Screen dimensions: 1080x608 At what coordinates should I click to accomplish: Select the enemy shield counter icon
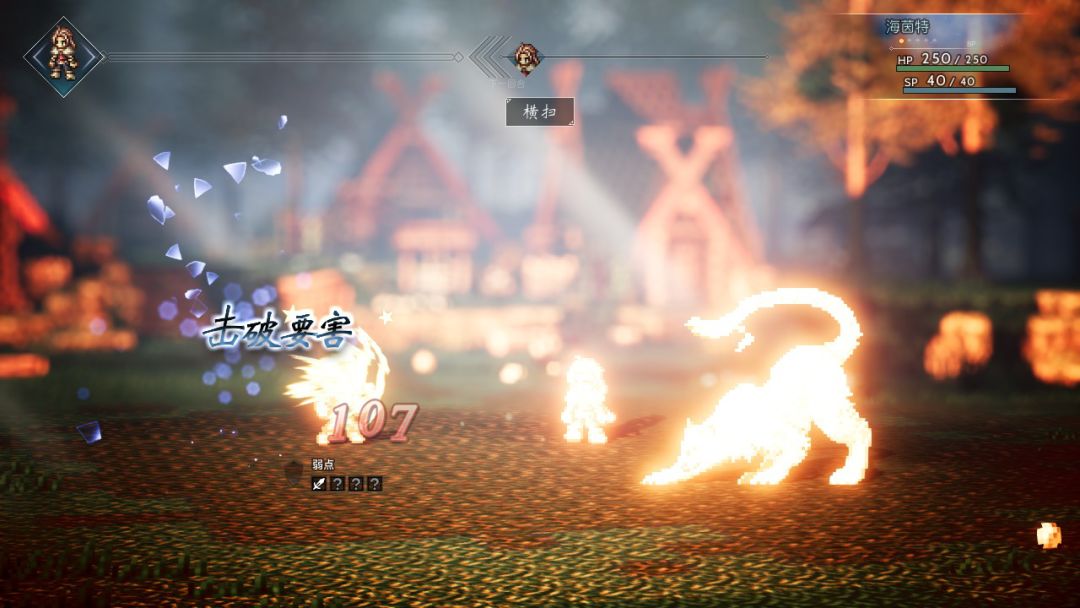[294, 471]
